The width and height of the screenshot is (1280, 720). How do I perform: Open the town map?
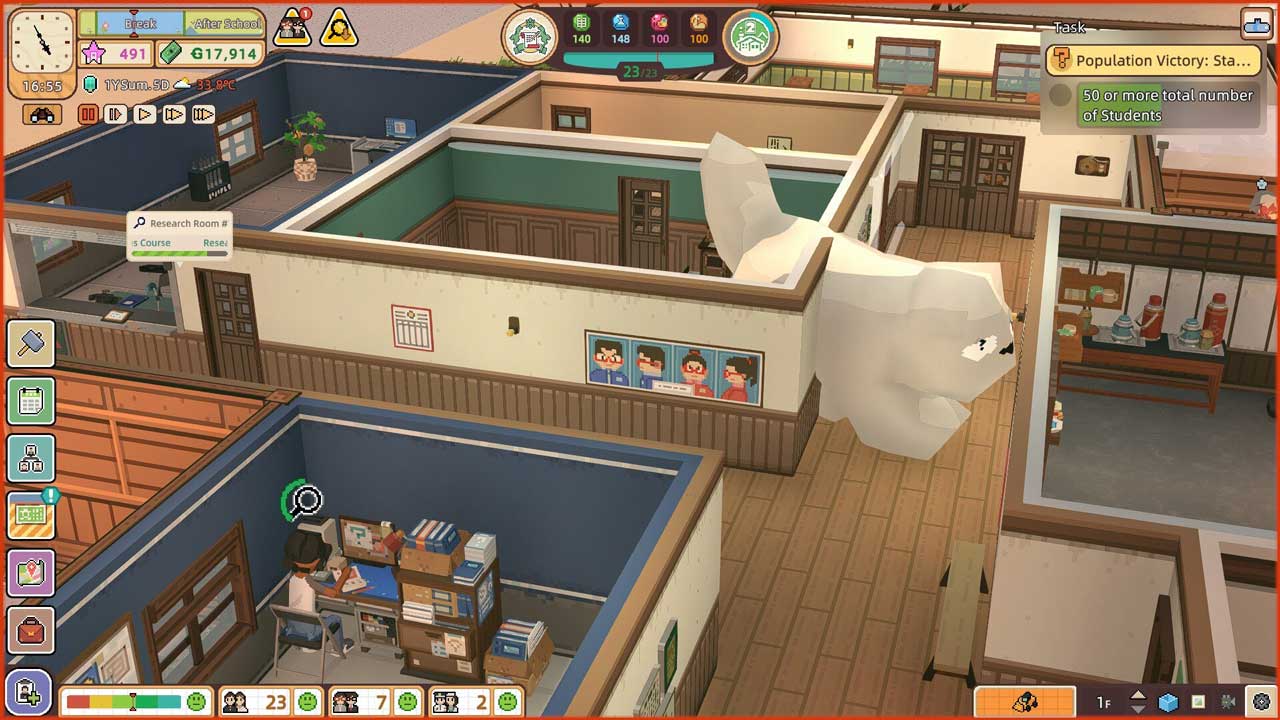30,574
